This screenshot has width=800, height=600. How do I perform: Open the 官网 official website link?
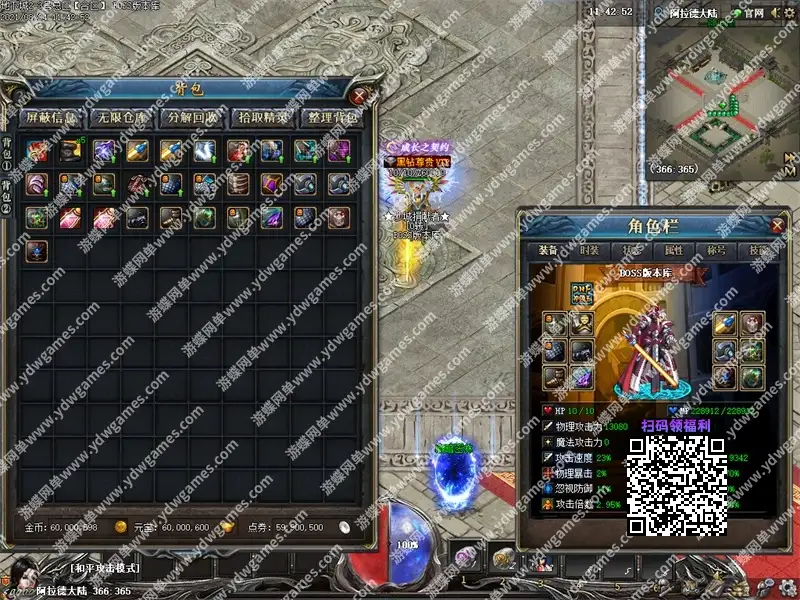point(750,13)
